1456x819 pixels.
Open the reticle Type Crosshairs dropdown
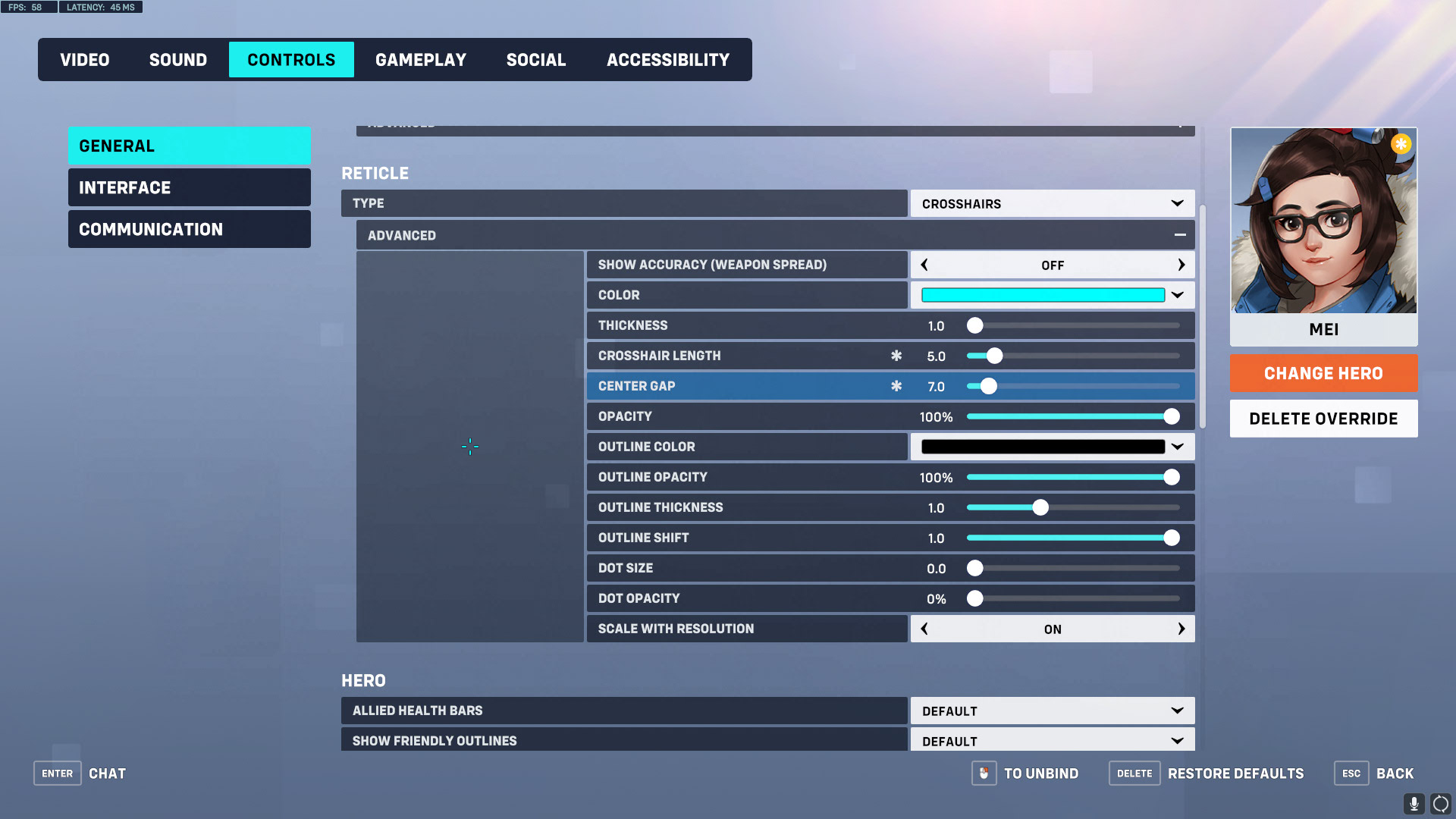click(x=1053, y=203)
